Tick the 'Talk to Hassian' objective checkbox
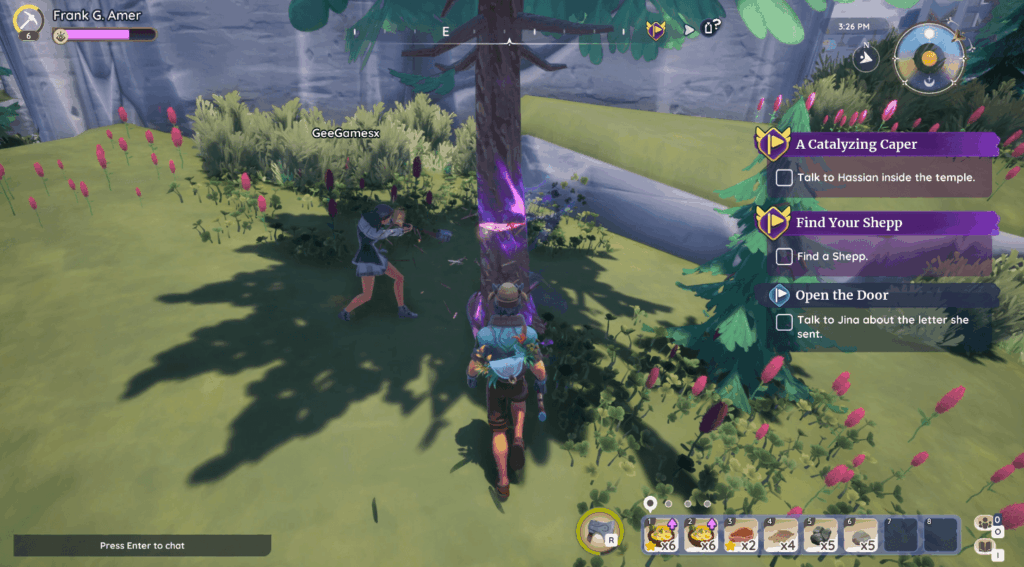1024x567 pixels. (x=784, y=178)
